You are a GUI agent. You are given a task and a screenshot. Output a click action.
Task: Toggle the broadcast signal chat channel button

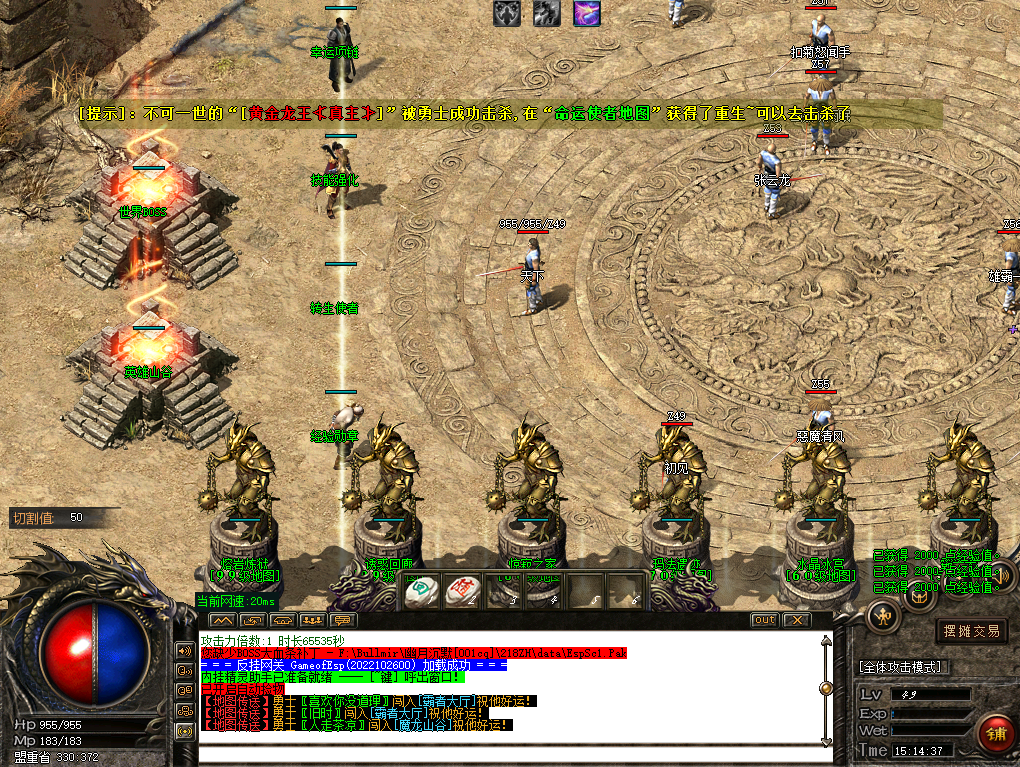184,731
